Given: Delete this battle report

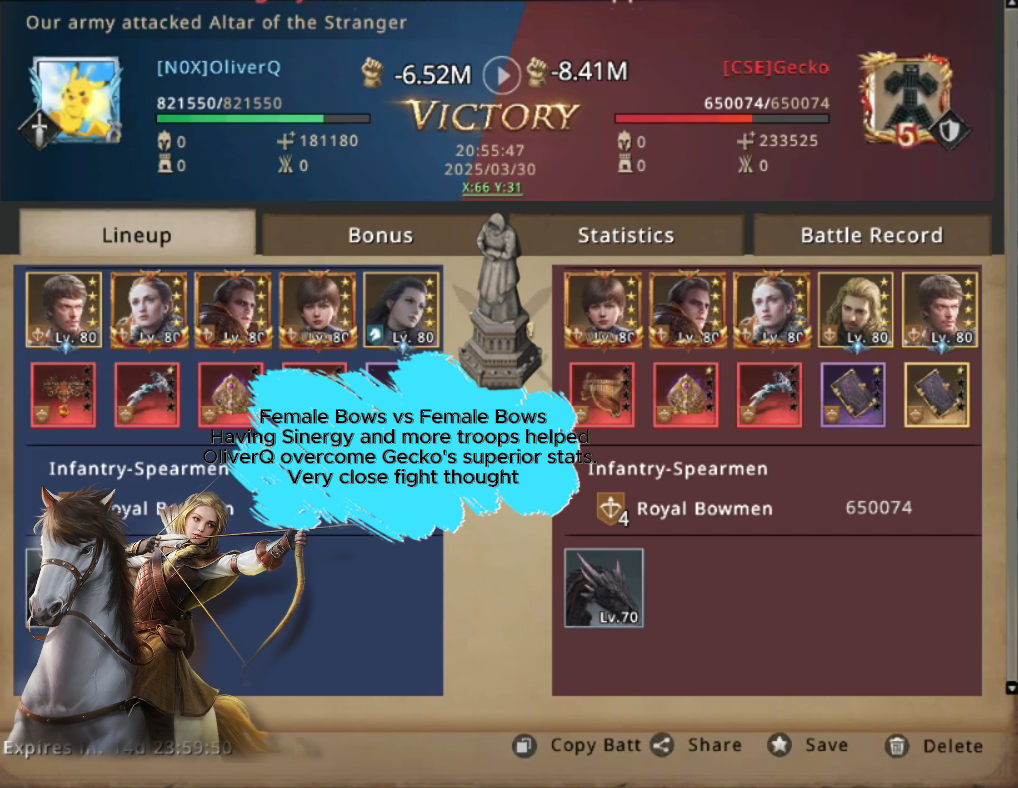Looking at the screenshot, I should [x=935, y=745].
